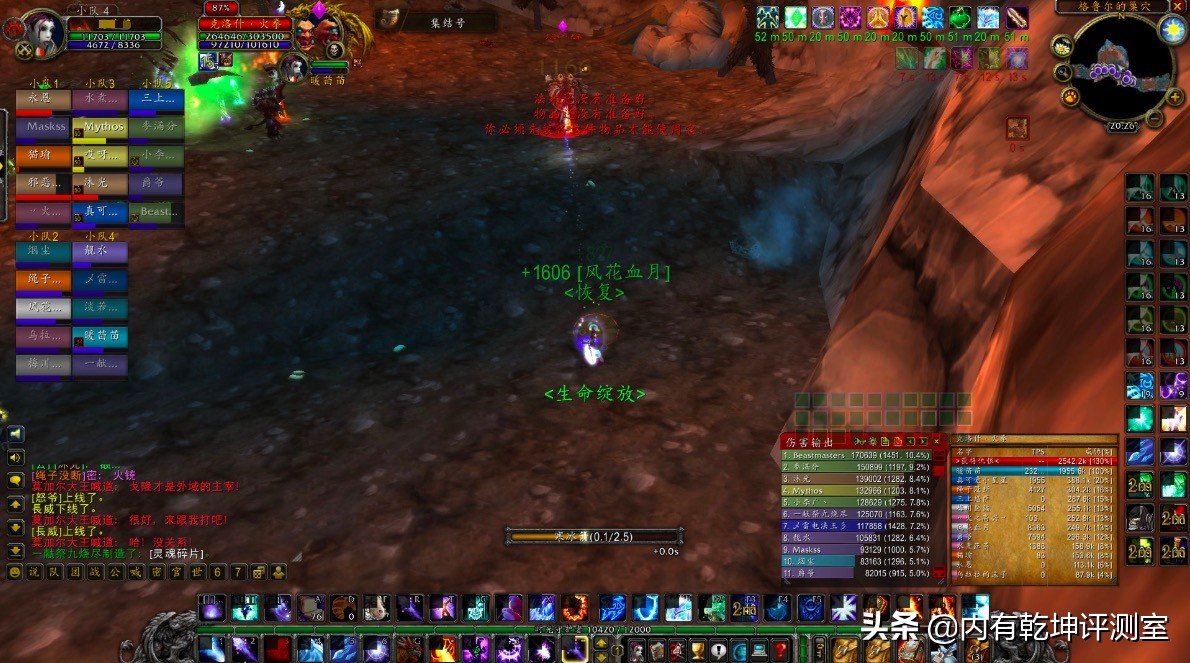This screenshot has width=1190, height=663.
Task: Target raid member Maskss in the raid frames
Action: pyautogui.click(x=43, y=127)
